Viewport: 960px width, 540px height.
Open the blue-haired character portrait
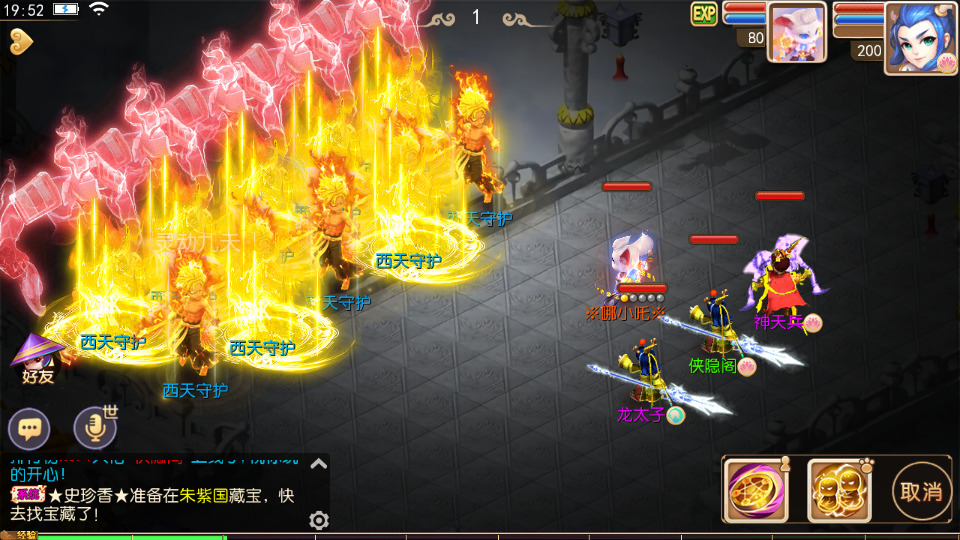921,38
